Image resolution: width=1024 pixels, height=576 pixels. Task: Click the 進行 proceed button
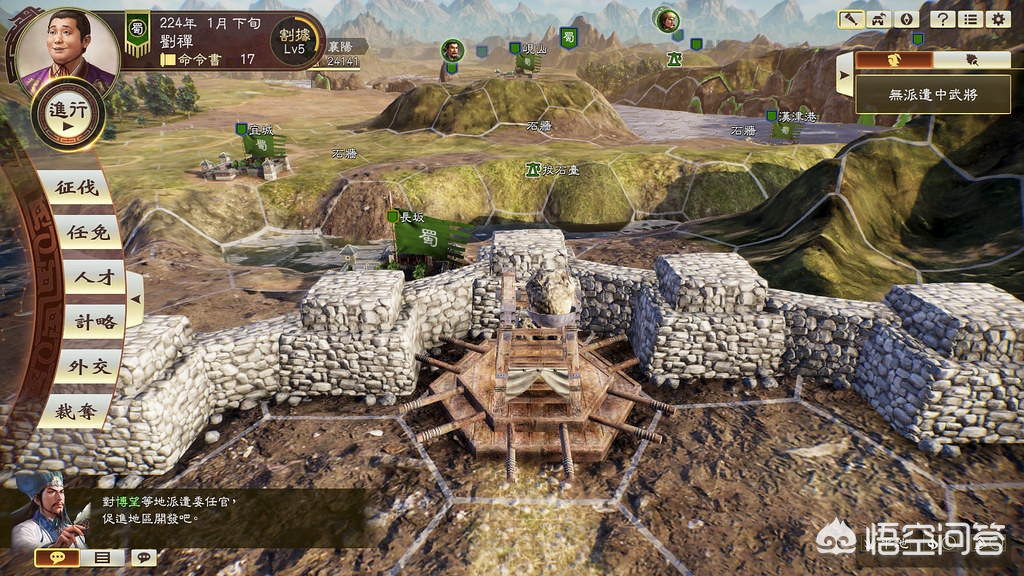(x=69, y=115)
